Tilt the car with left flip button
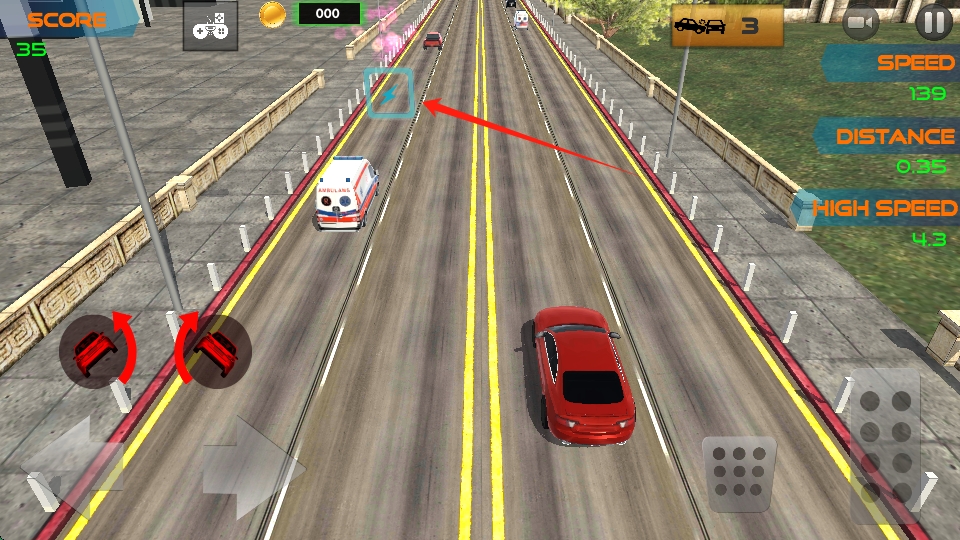 pos(95,350)
